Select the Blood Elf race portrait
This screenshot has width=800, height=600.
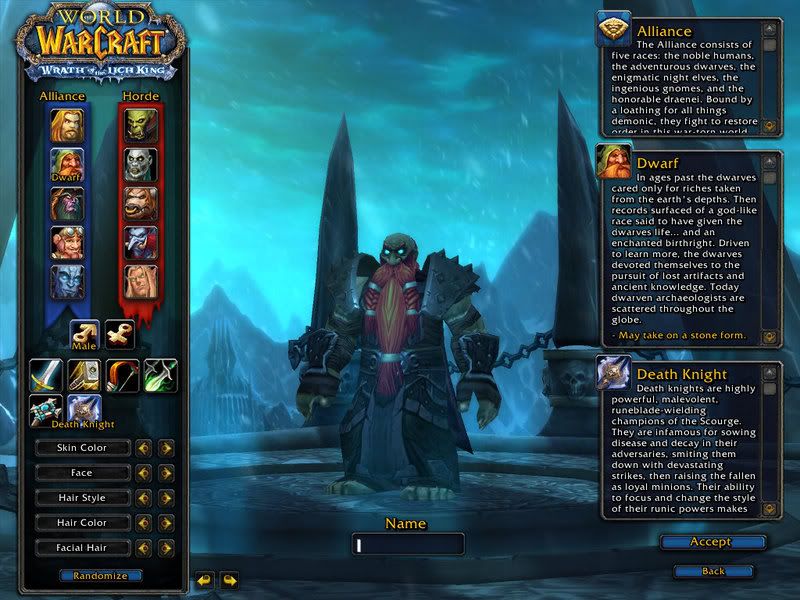[x=140, y=282]
